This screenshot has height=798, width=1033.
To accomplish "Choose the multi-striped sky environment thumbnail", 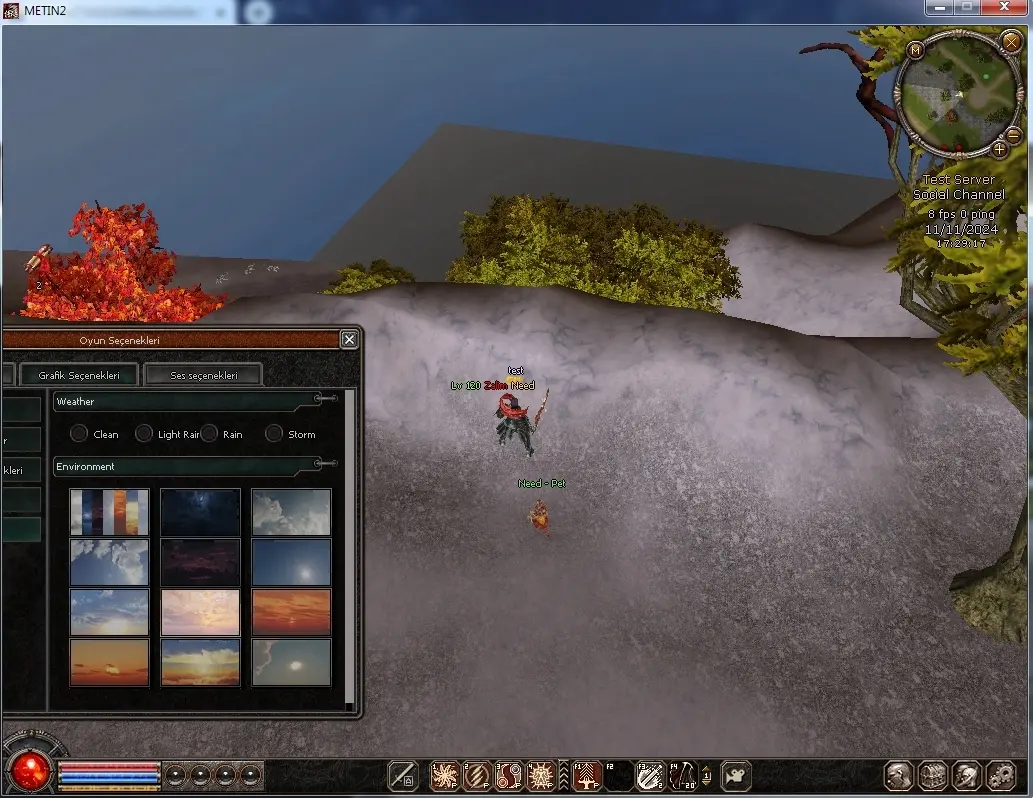I will pyautogui.click(x=109, y=512).
